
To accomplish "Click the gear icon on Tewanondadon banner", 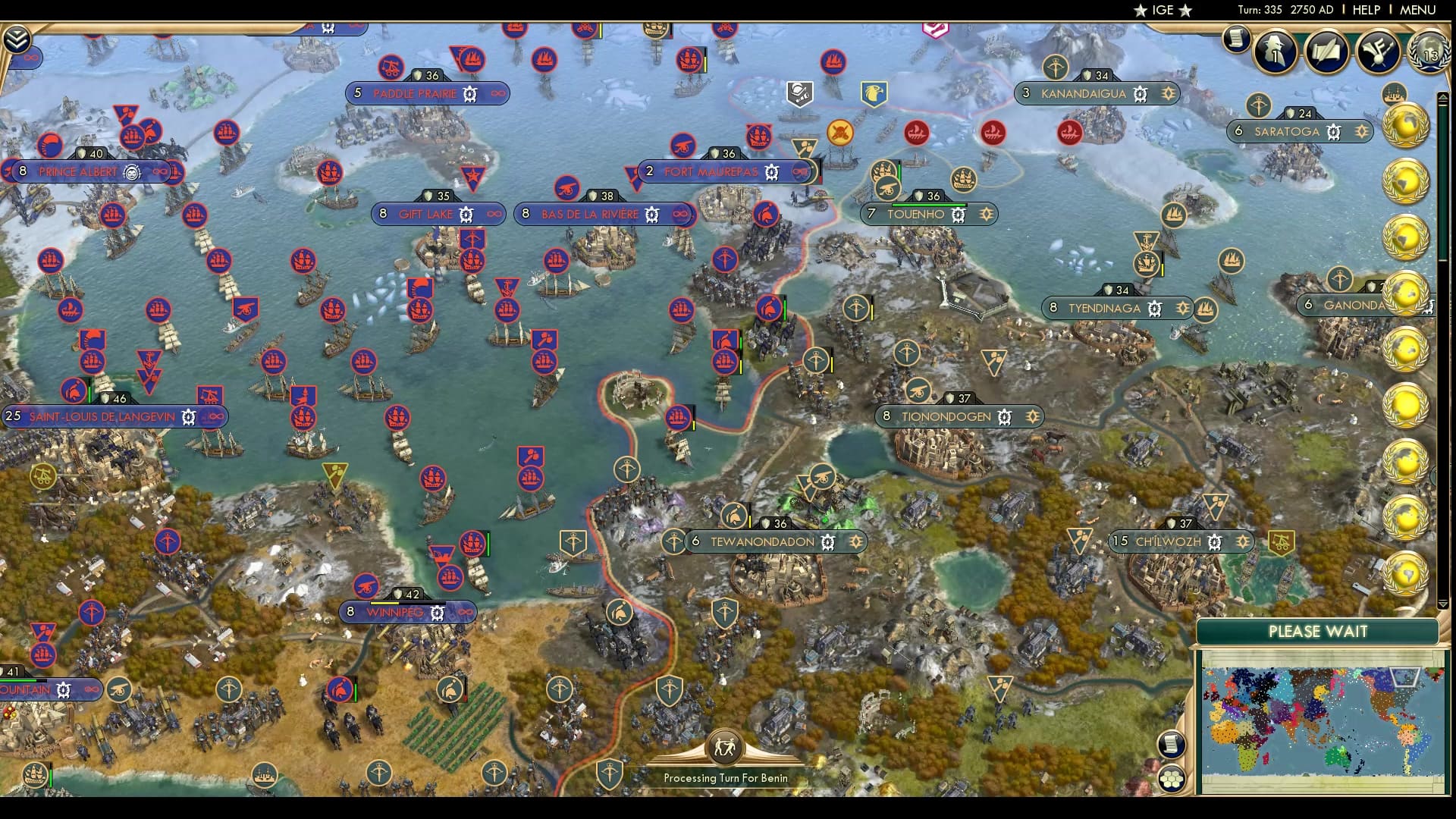I will (827, 541).
